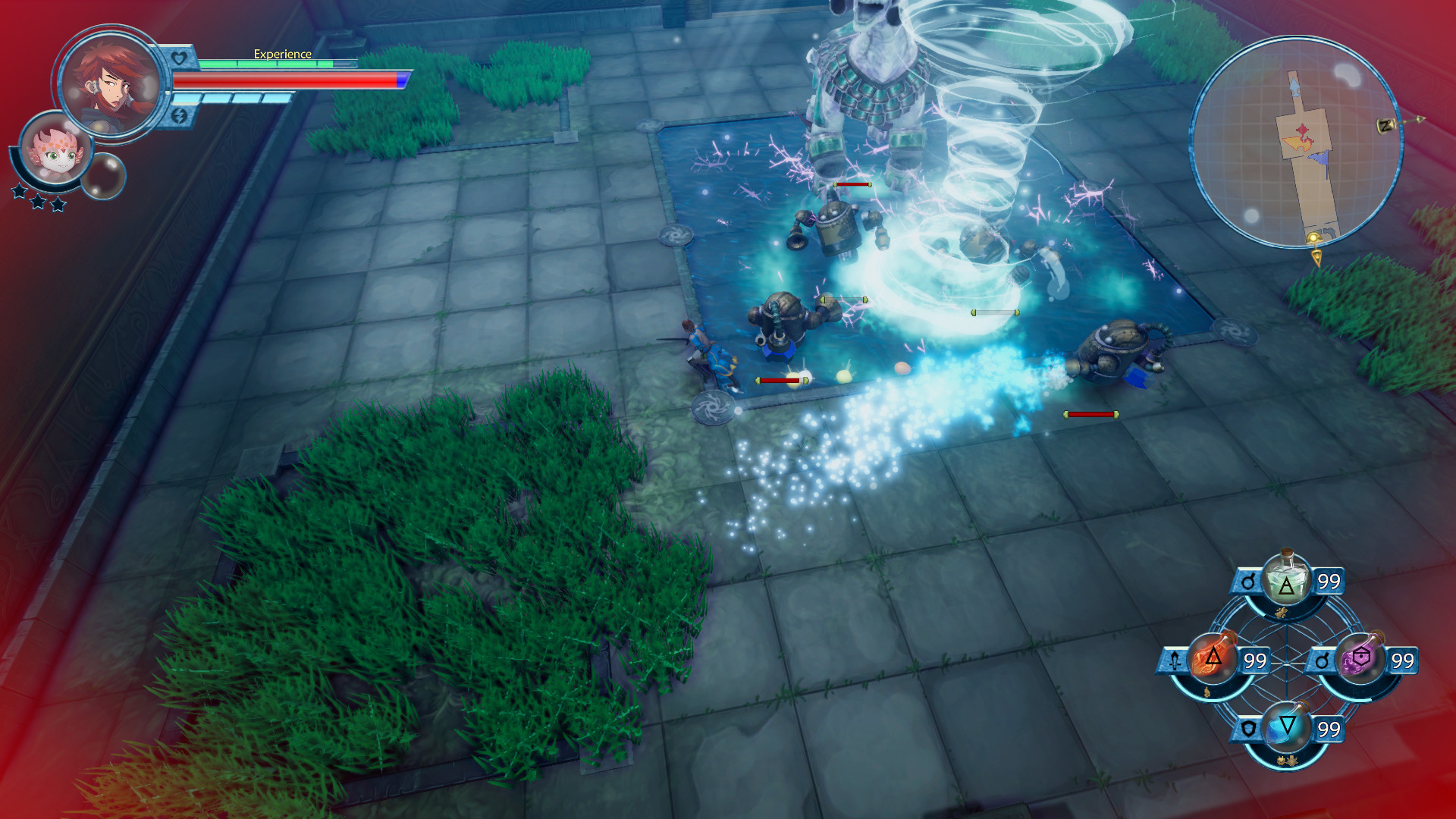Select the pale green air potion

click(1285, 580)
